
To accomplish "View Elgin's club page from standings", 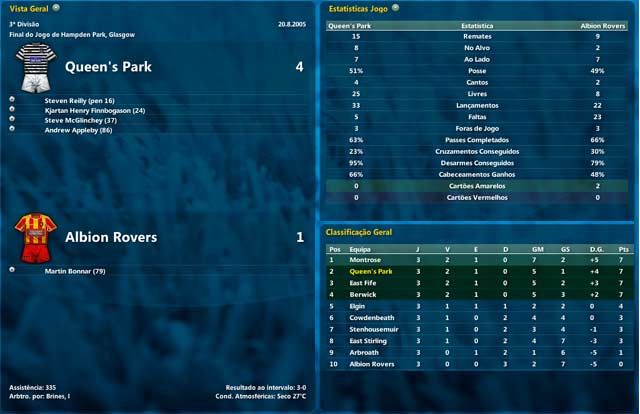I will pos(359,306).
